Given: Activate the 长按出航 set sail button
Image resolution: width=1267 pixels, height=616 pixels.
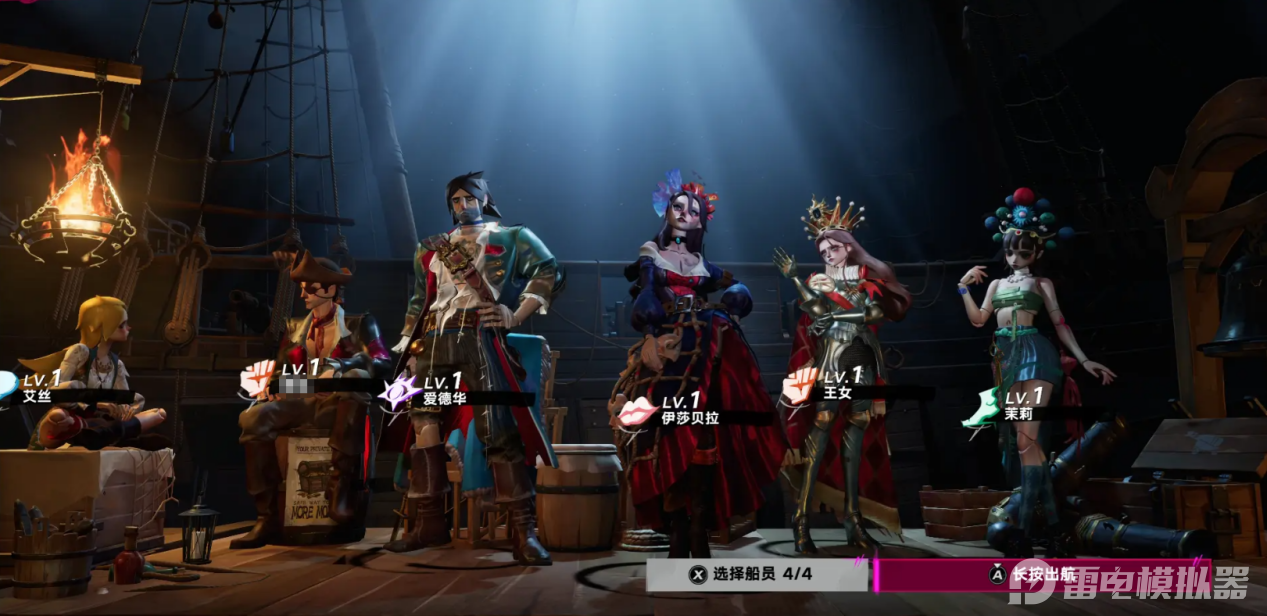Looking at the screenshot, I should click(x=1040, y=575).
